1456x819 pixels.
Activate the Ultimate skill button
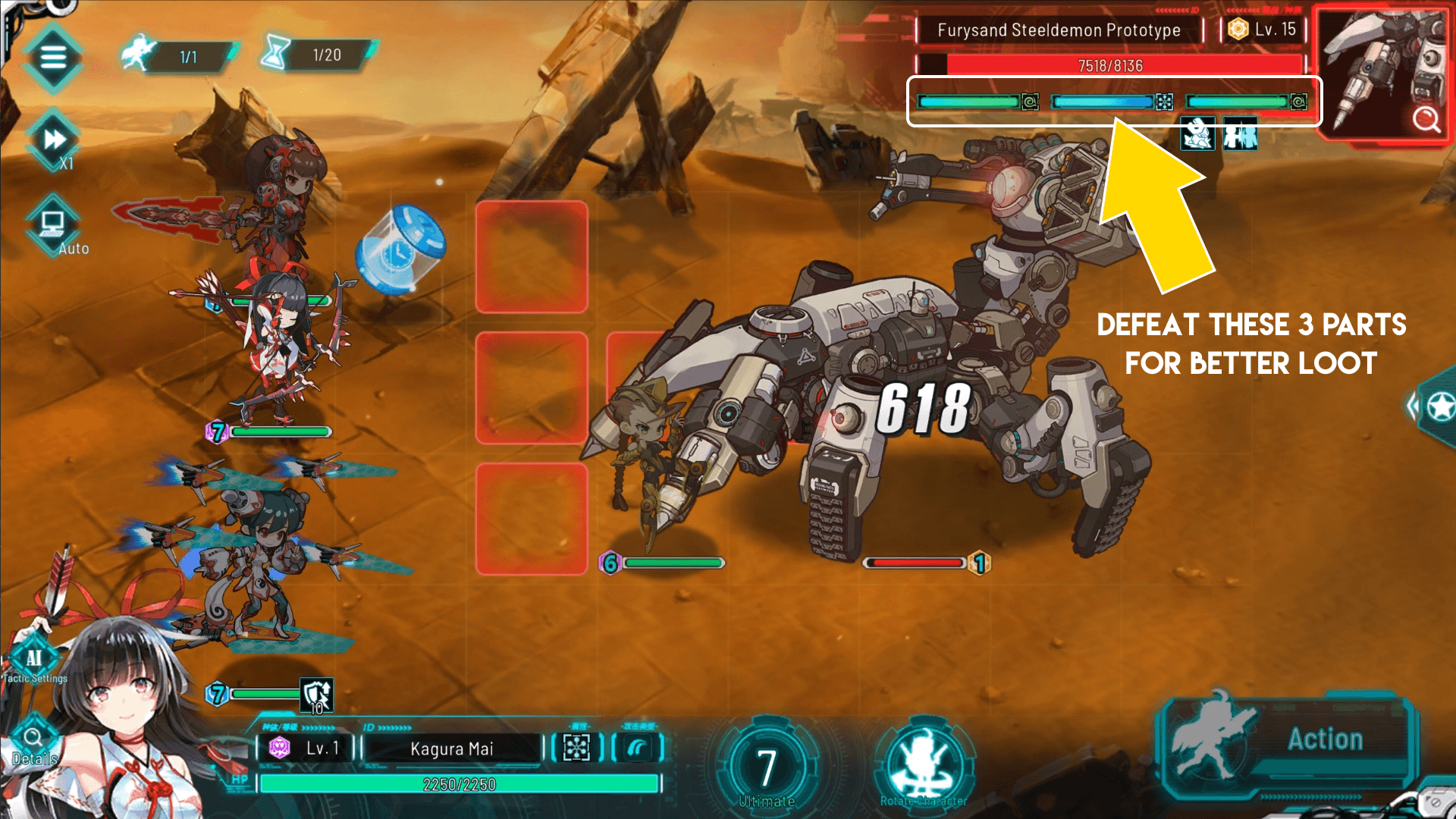tap(766, 767)
